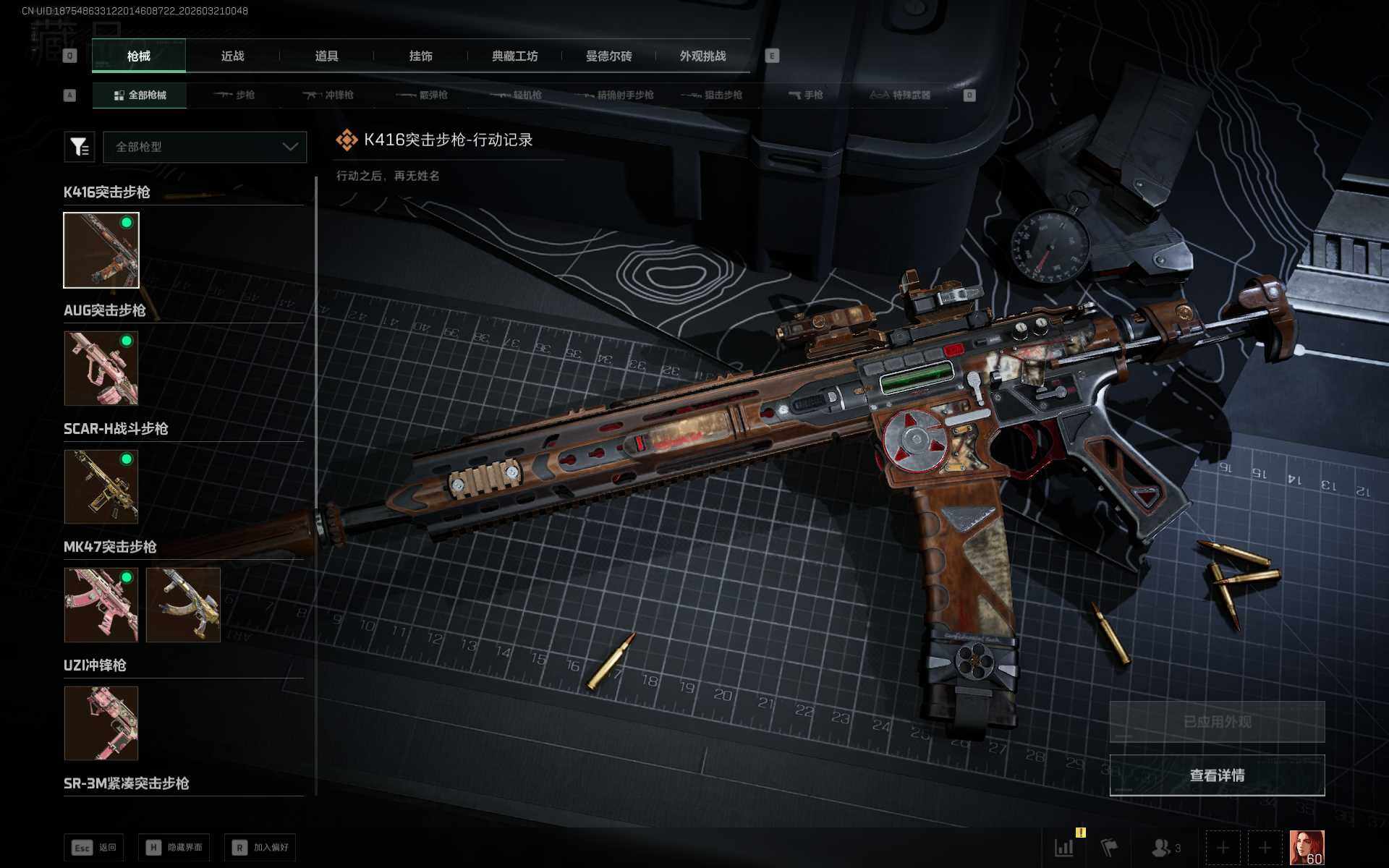Screen dimensions: 1389x868
Task: Select the AUG突击步枪 pink skin thumbnail
Action: (101, 368)
